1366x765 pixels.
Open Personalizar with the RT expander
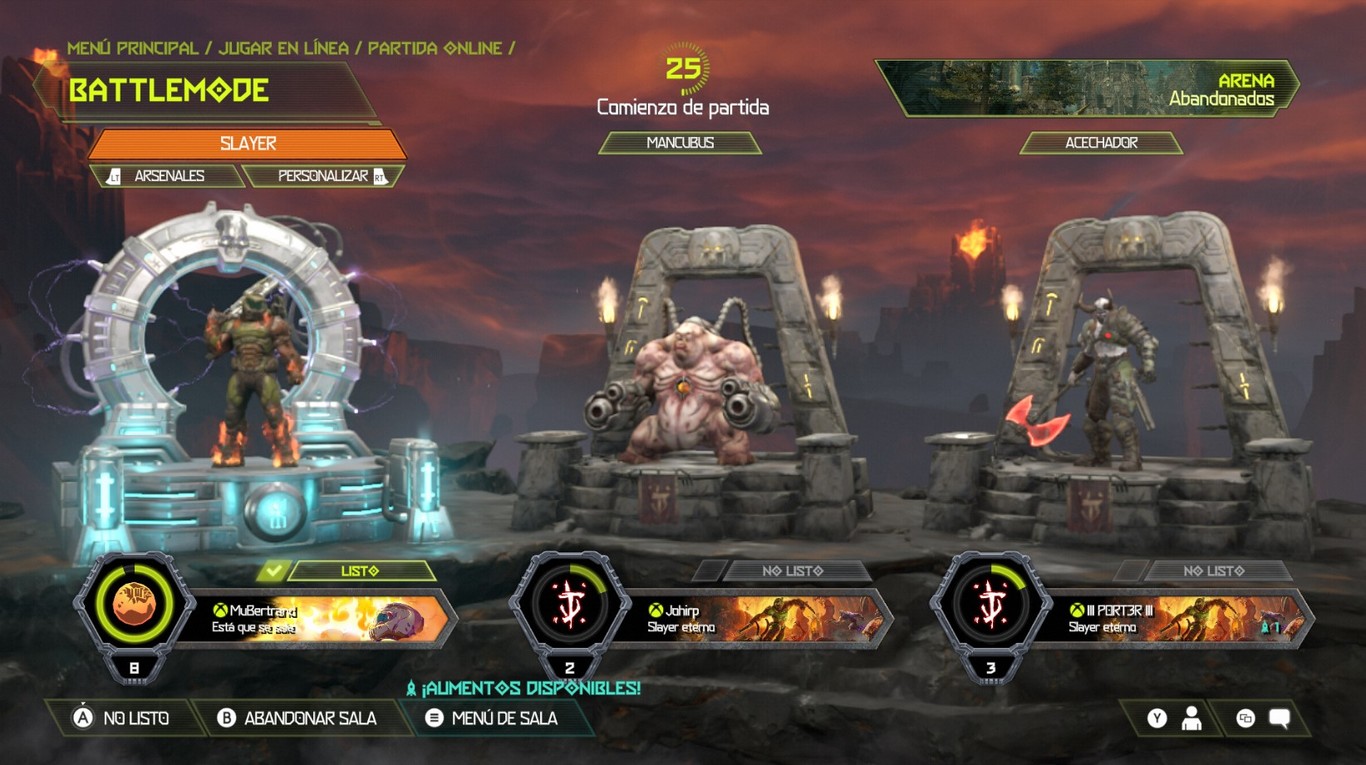coord(325,175)
